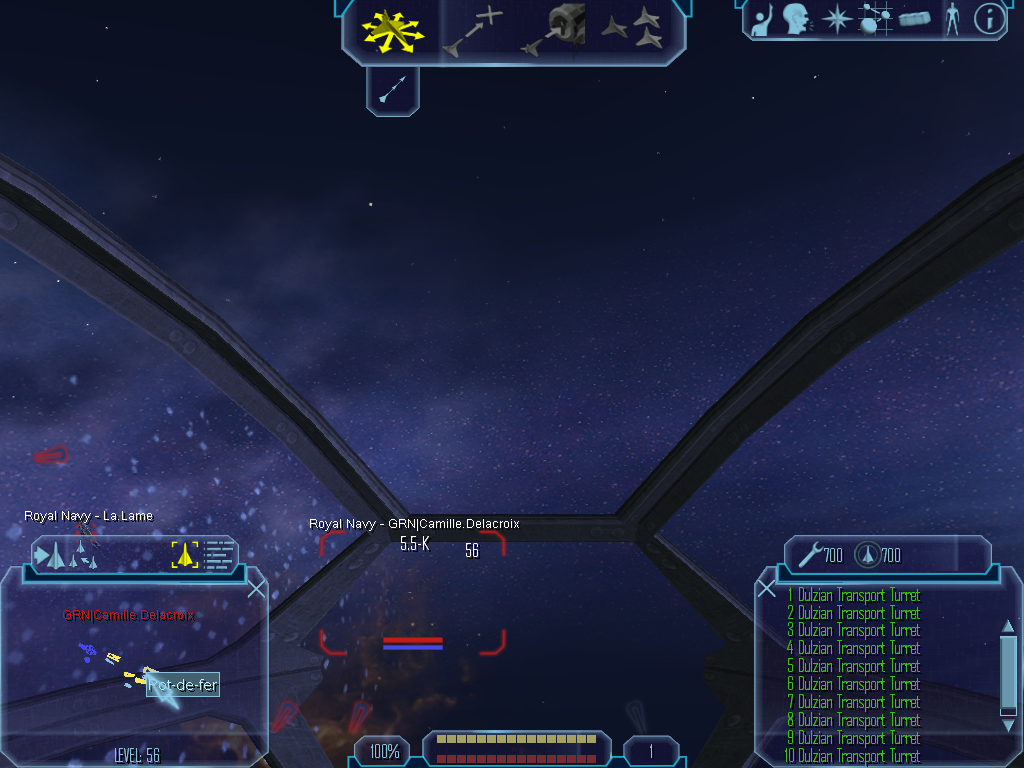Image resolution: width=1024 pixels, height=768 pixels.
Task: Close the turret list panel with its X
Action: (766, 589)
